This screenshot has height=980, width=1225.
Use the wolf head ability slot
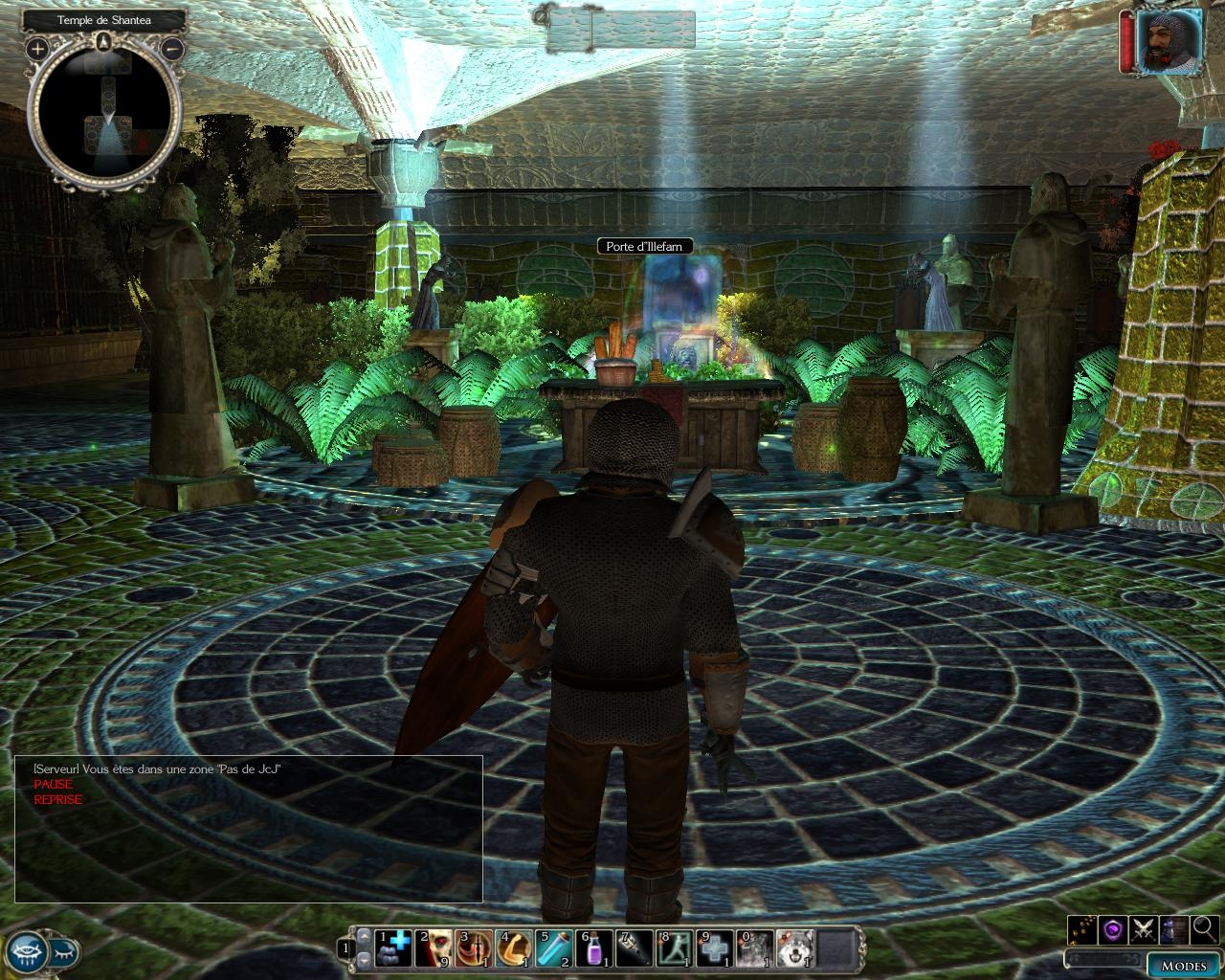pos(794,949)
